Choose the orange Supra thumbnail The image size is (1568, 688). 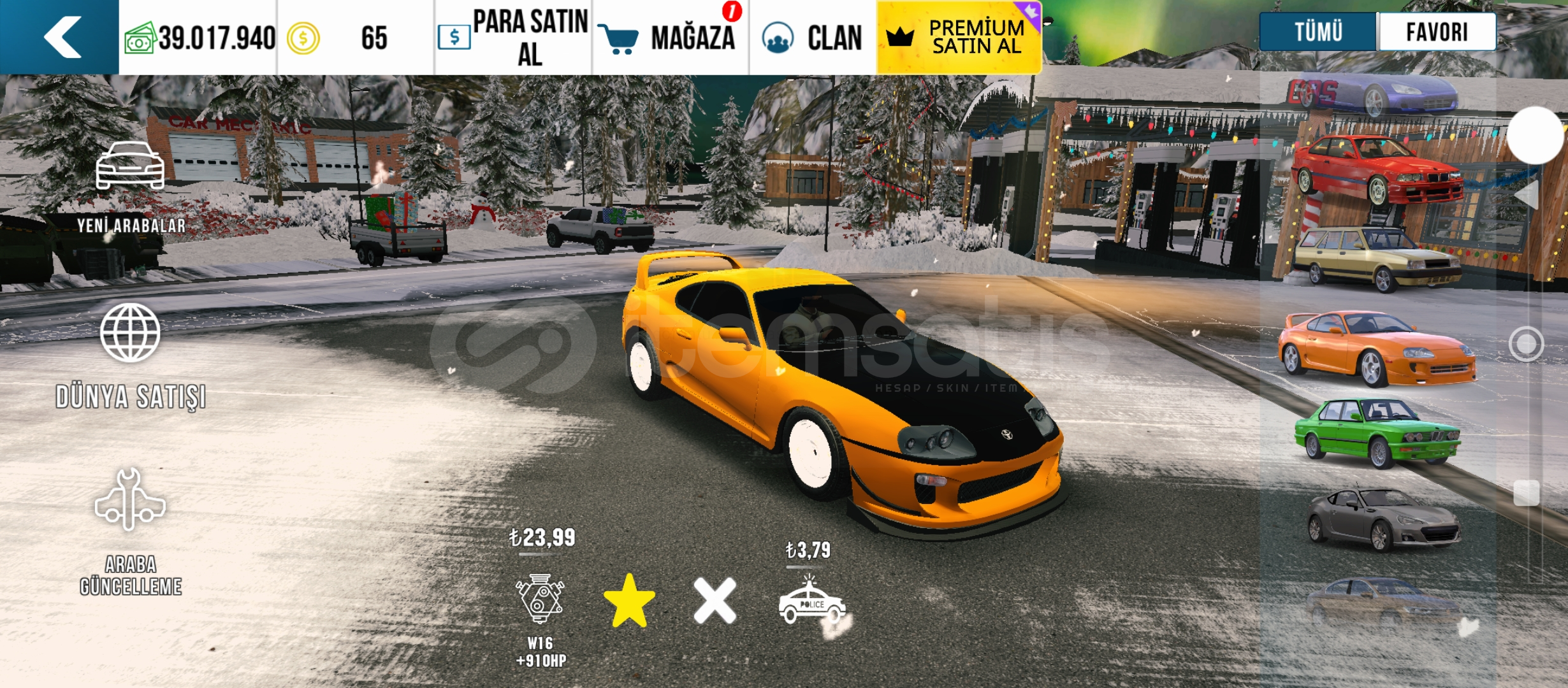pos(1377,348)
